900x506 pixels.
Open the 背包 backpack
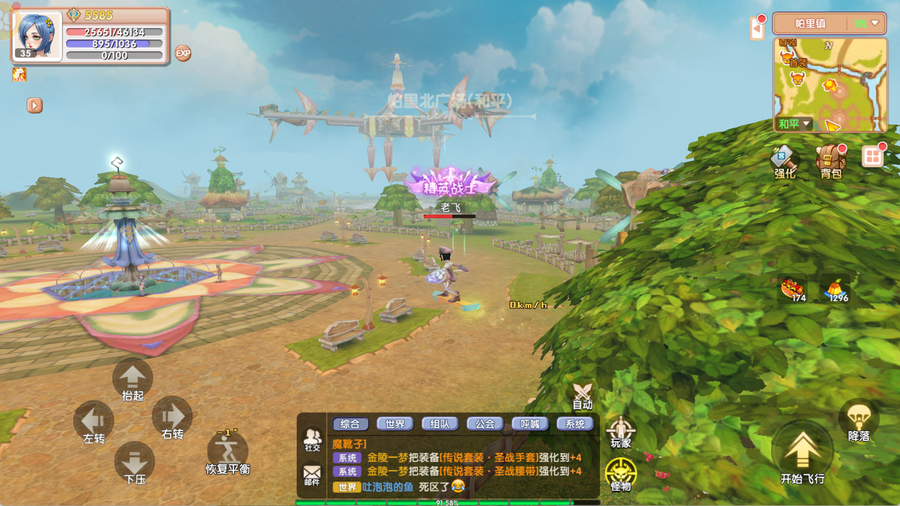click(830, 160)
